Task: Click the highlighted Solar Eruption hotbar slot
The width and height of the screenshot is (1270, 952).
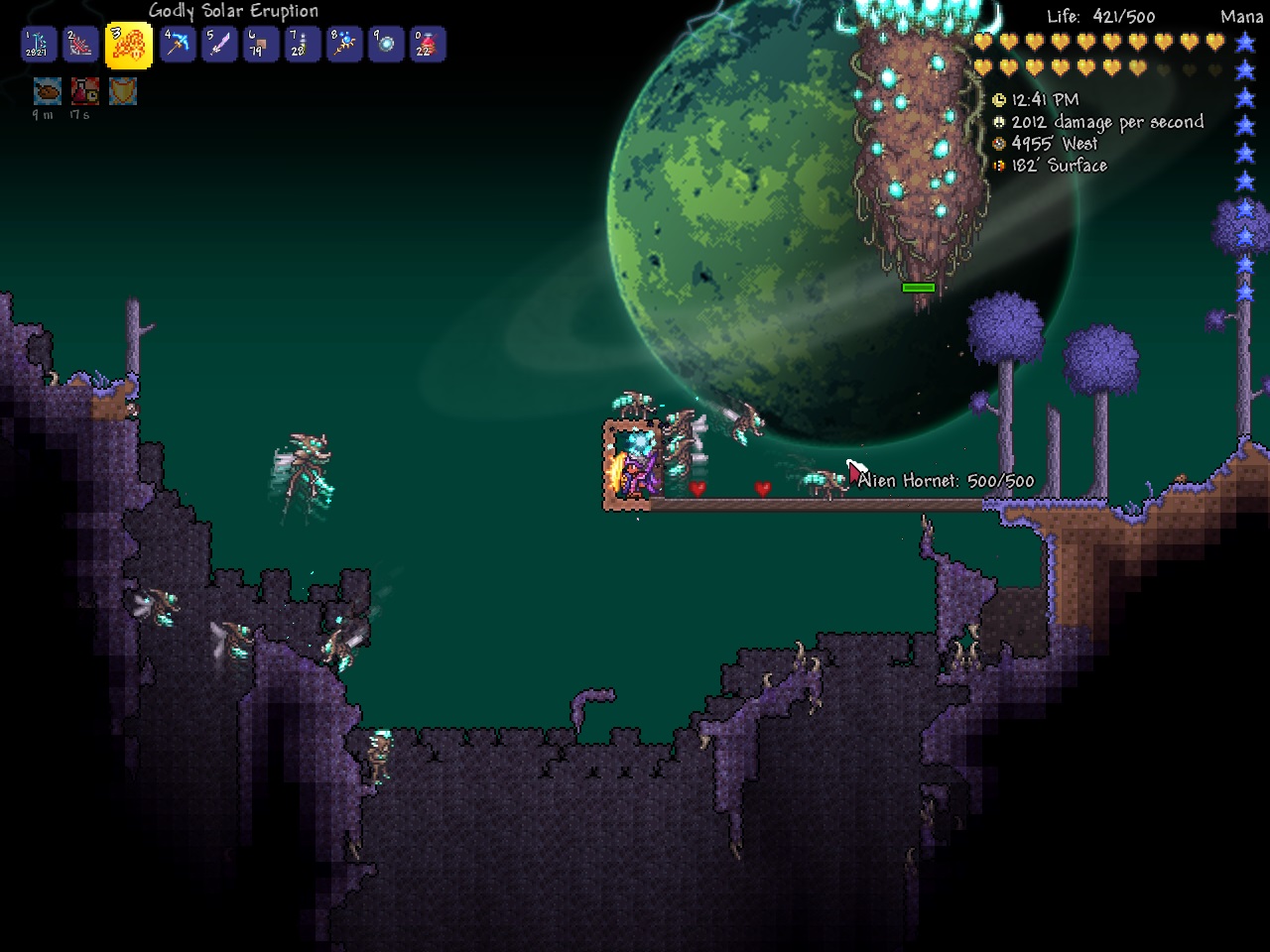Action: [129, 45]
